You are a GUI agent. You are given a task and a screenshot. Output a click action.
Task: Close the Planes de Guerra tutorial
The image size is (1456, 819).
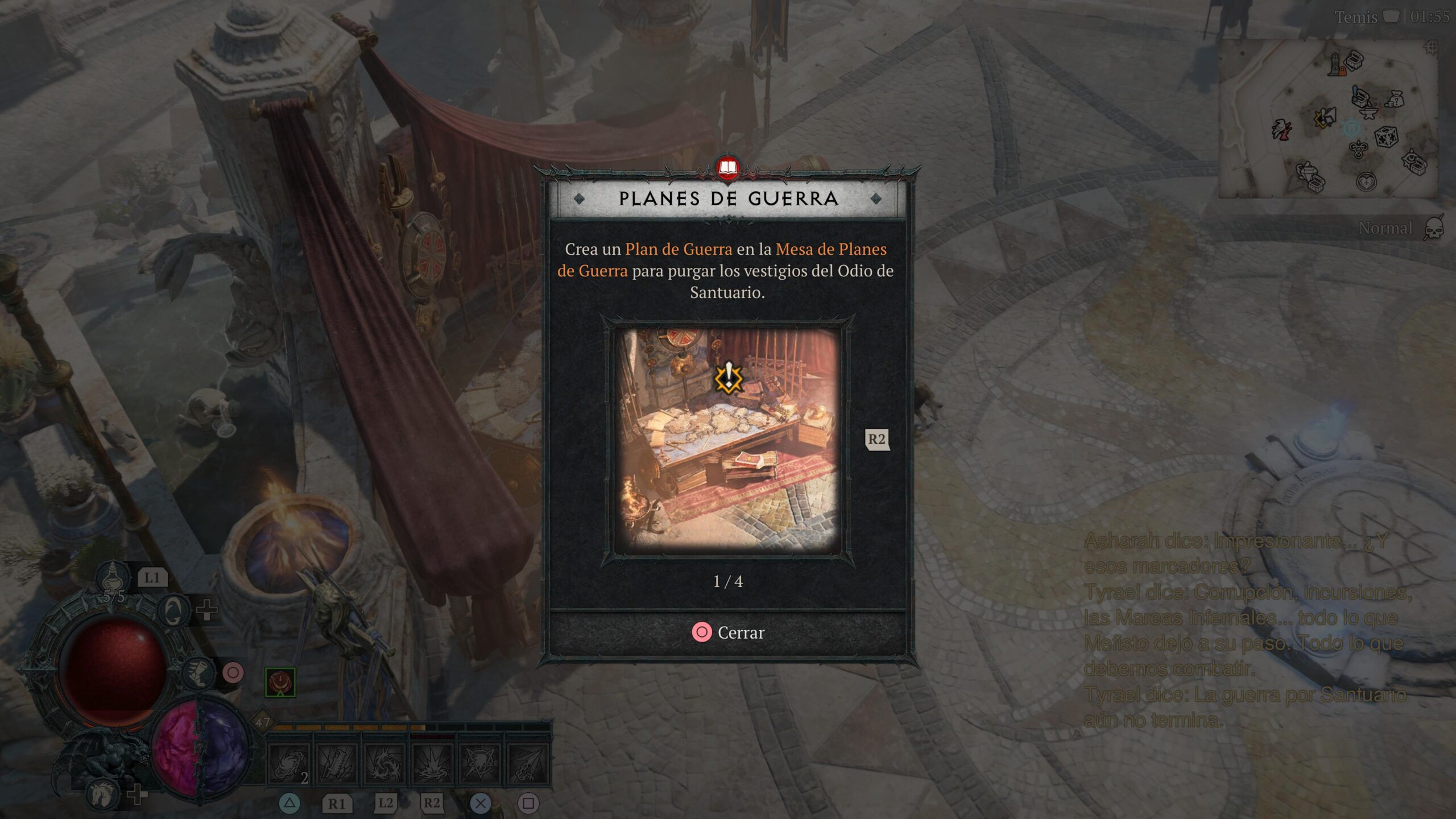(728, 632)
